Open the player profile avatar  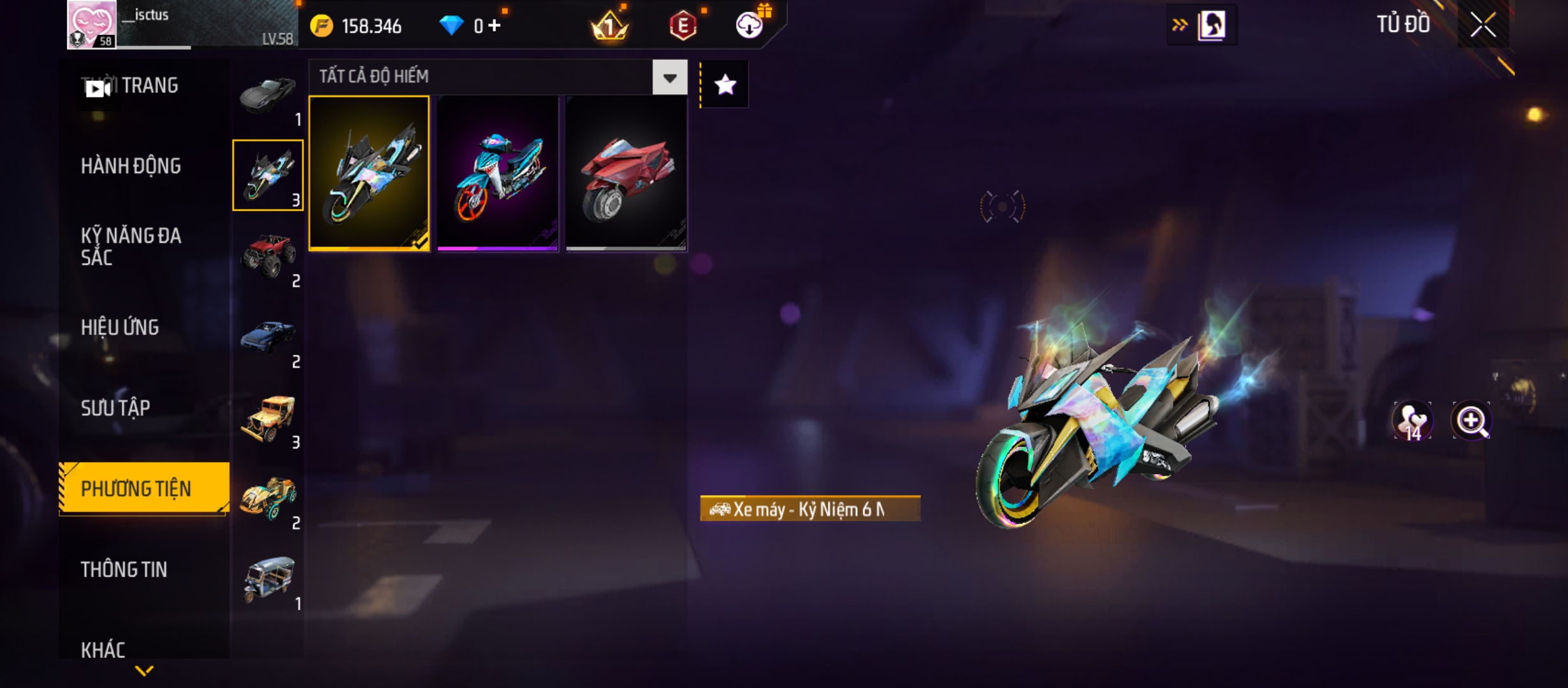pos(92,24)
